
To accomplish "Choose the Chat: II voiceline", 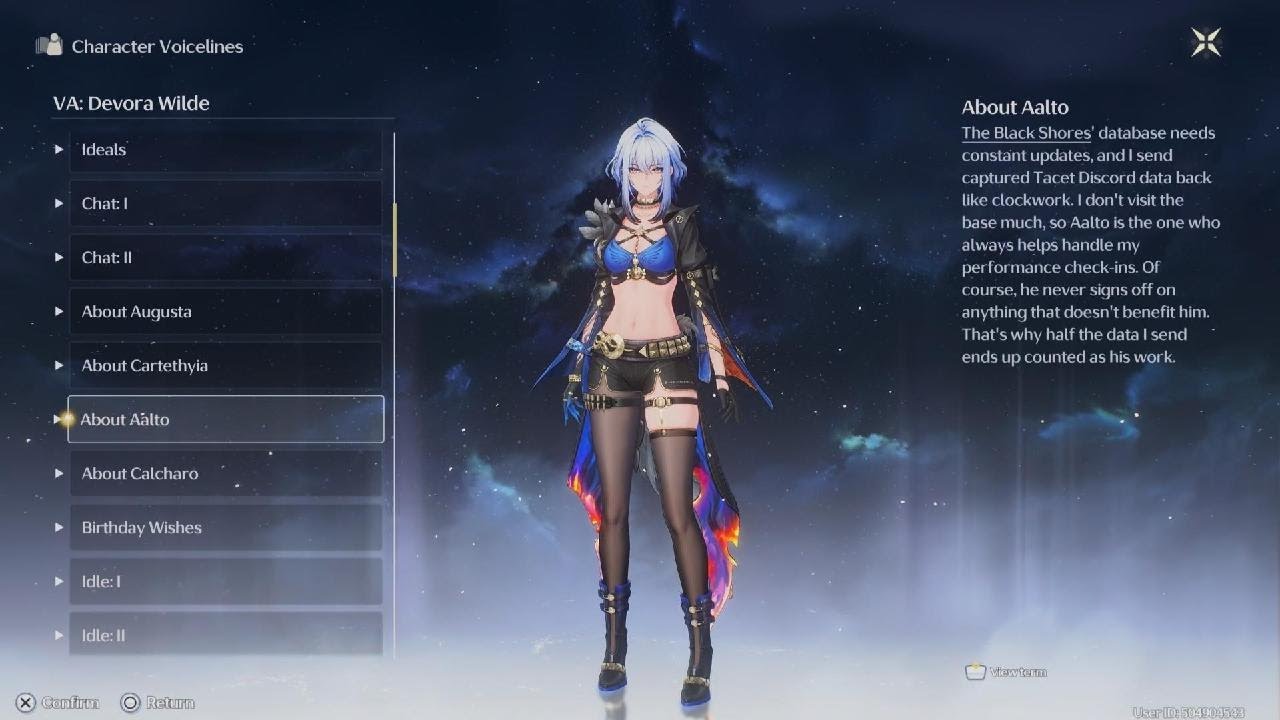I will pos(225,258).
